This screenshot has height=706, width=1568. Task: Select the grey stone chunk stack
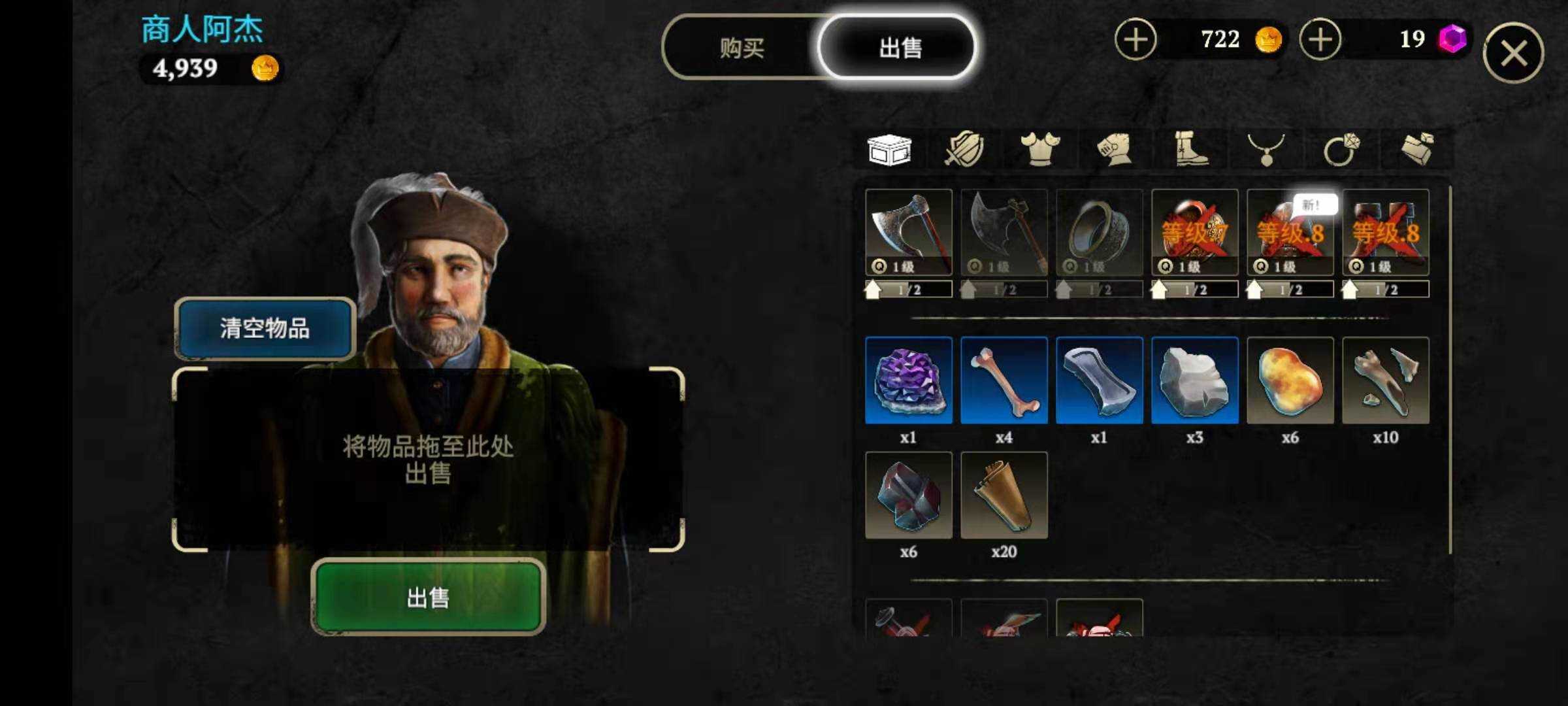pyautogui.click(x=1194, y=380)
